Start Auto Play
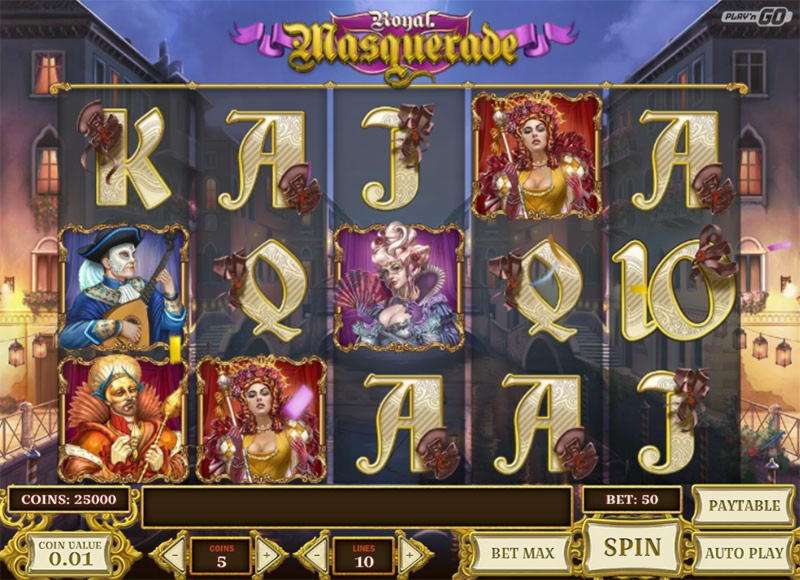 [743, 553]
